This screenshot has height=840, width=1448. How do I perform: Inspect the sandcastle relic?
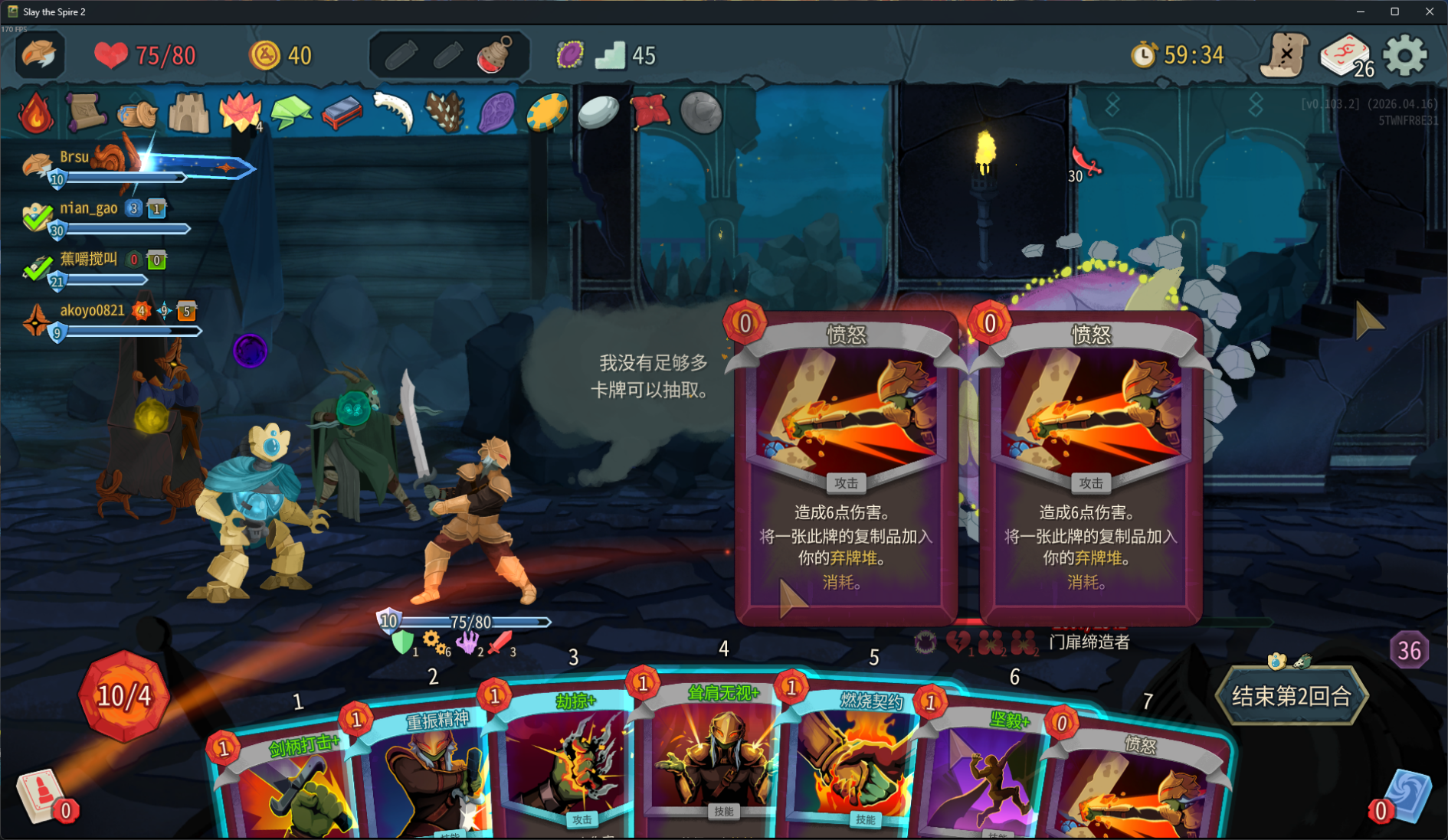point(188,113)
